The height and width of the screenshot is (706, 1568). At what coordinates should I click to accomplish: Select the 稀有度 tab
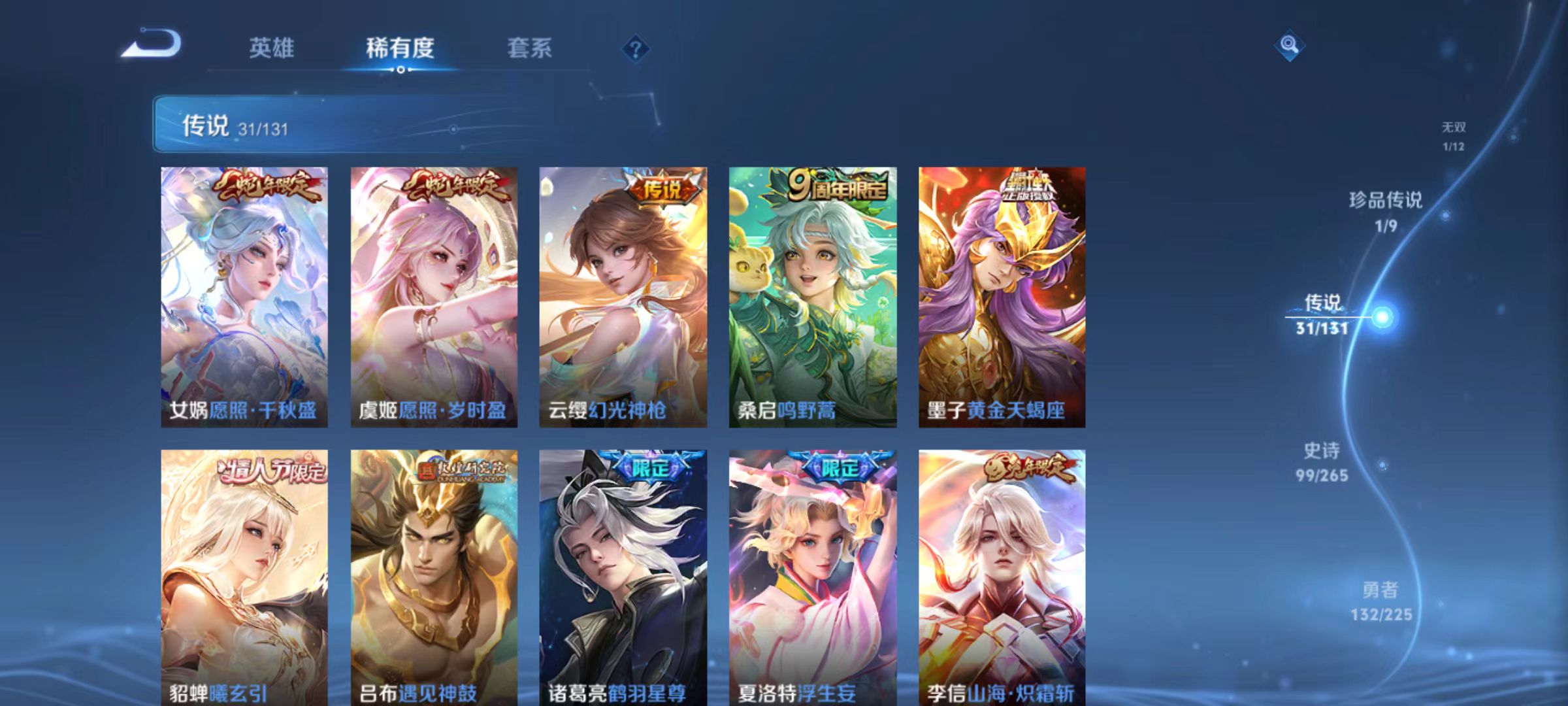click(x=400, y=47)
